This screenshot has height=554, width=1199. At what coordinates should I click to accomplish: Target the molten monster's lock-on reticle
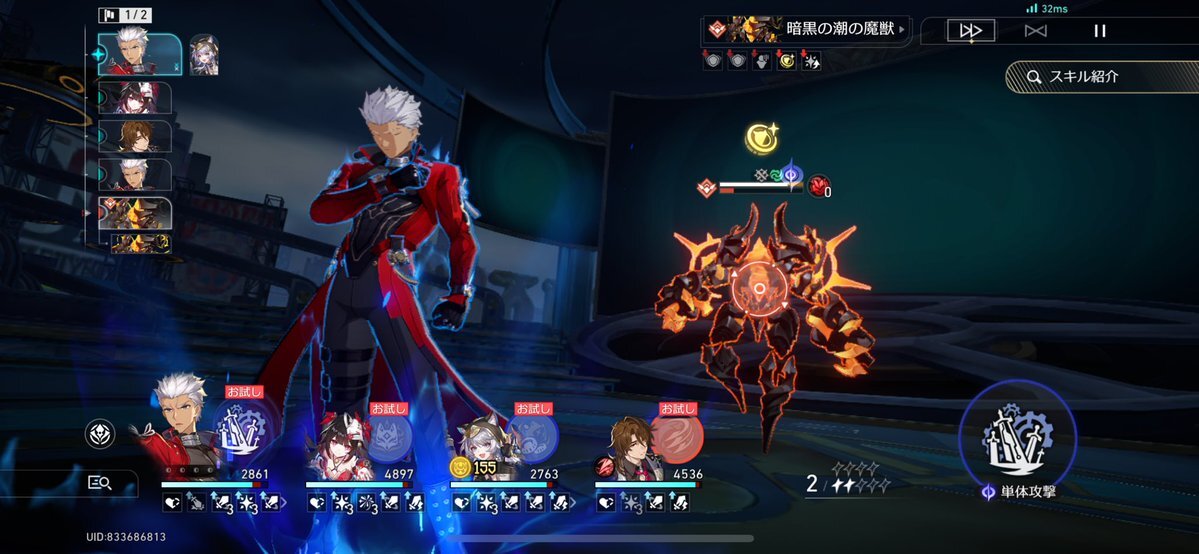pyautogui.click(x=759, y=290)
